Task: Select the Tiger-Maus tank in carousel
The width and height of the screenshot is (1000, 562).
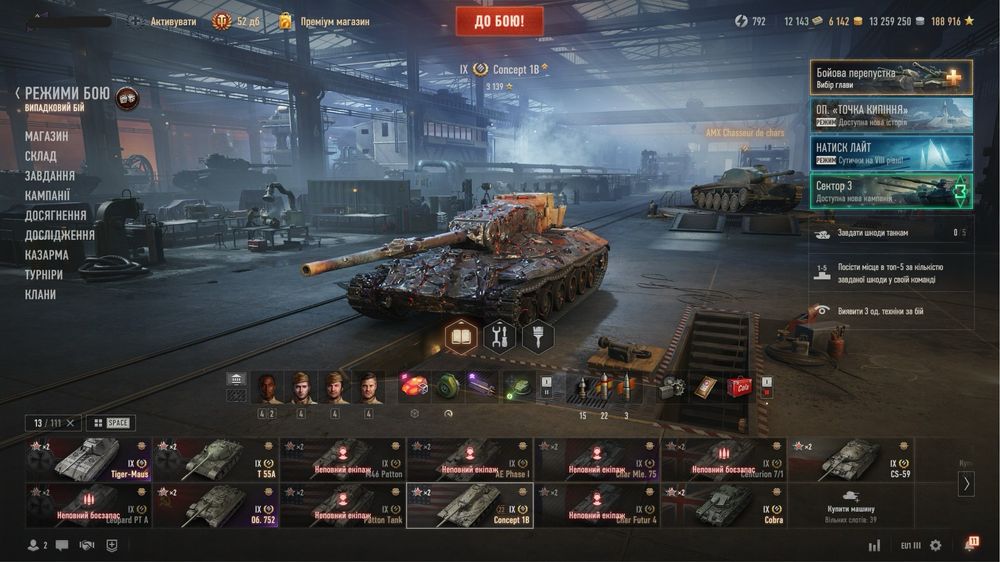Action: pos(90,459)
